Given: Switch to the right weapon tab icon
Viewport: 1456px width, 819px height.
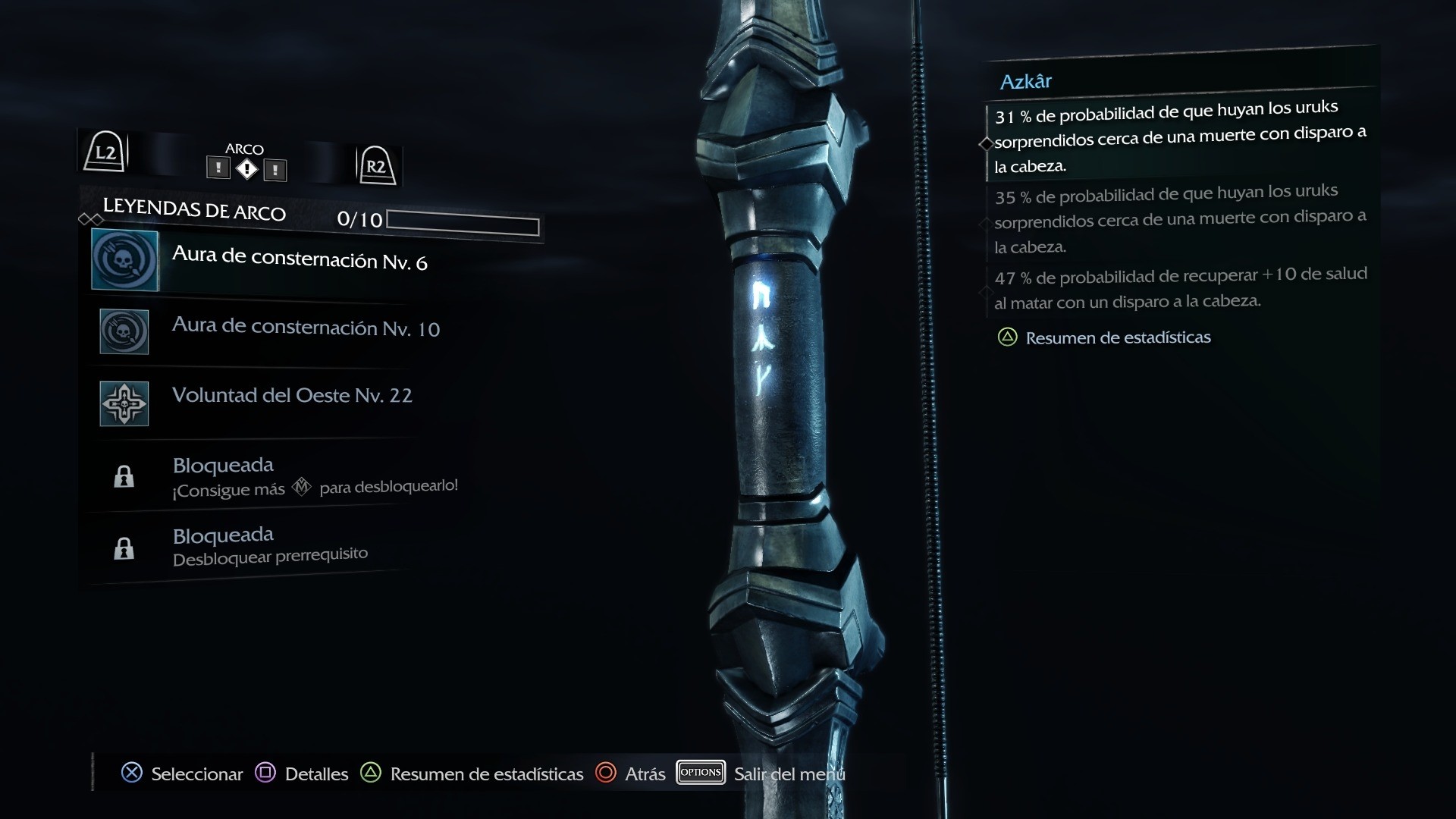Looking at the screenshot, I should pos(275,169).
